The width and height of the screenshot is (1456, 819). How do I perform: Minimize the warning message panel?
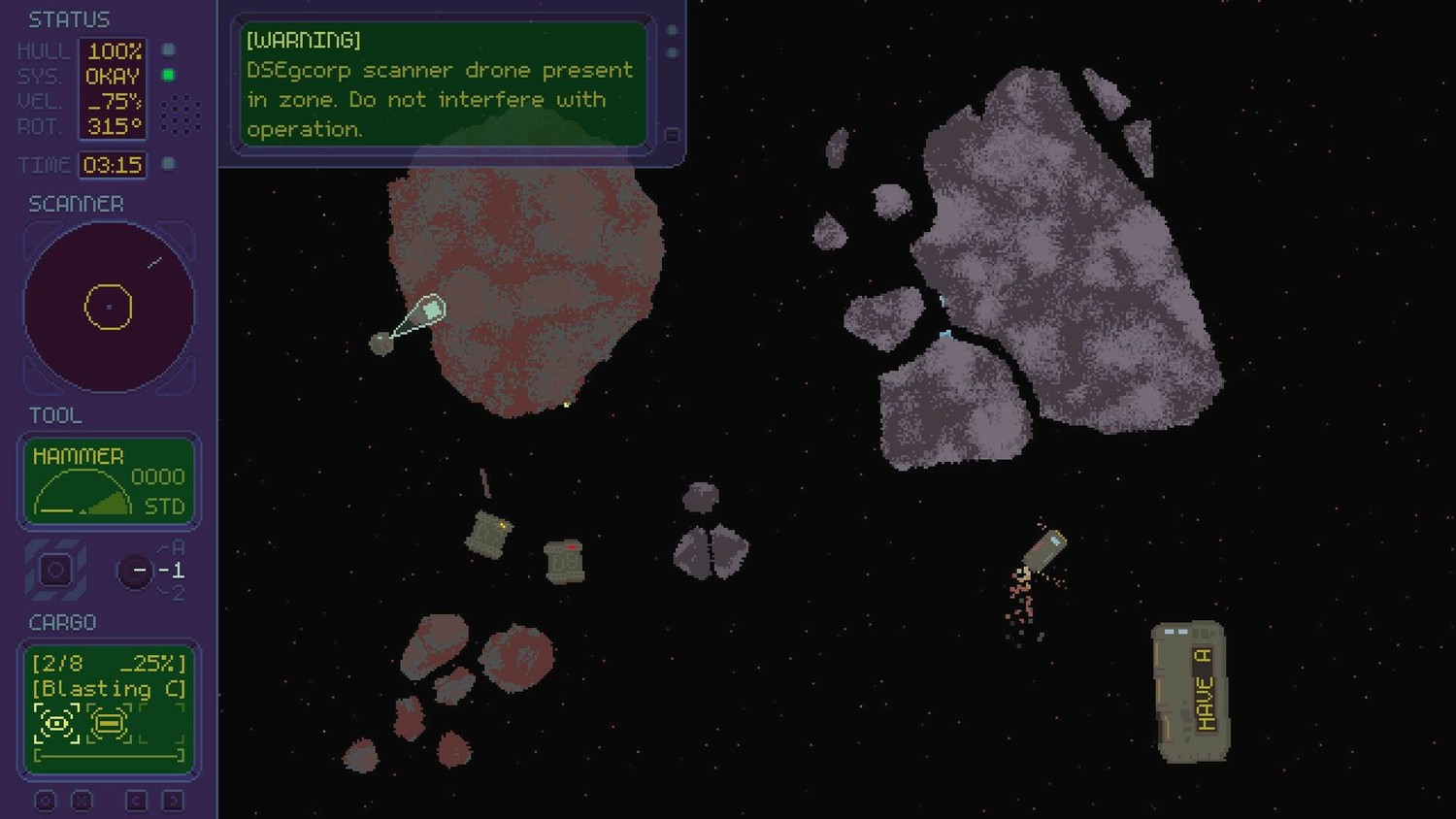coord(671,136)
